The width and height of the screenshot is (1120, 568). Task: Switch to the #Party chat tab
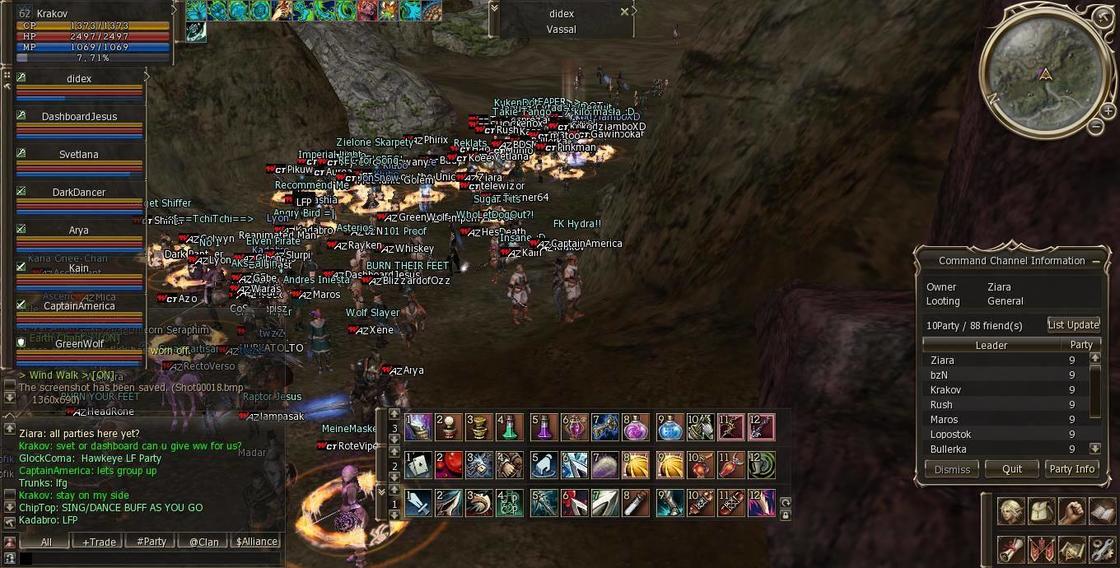[x=152, y=542]
